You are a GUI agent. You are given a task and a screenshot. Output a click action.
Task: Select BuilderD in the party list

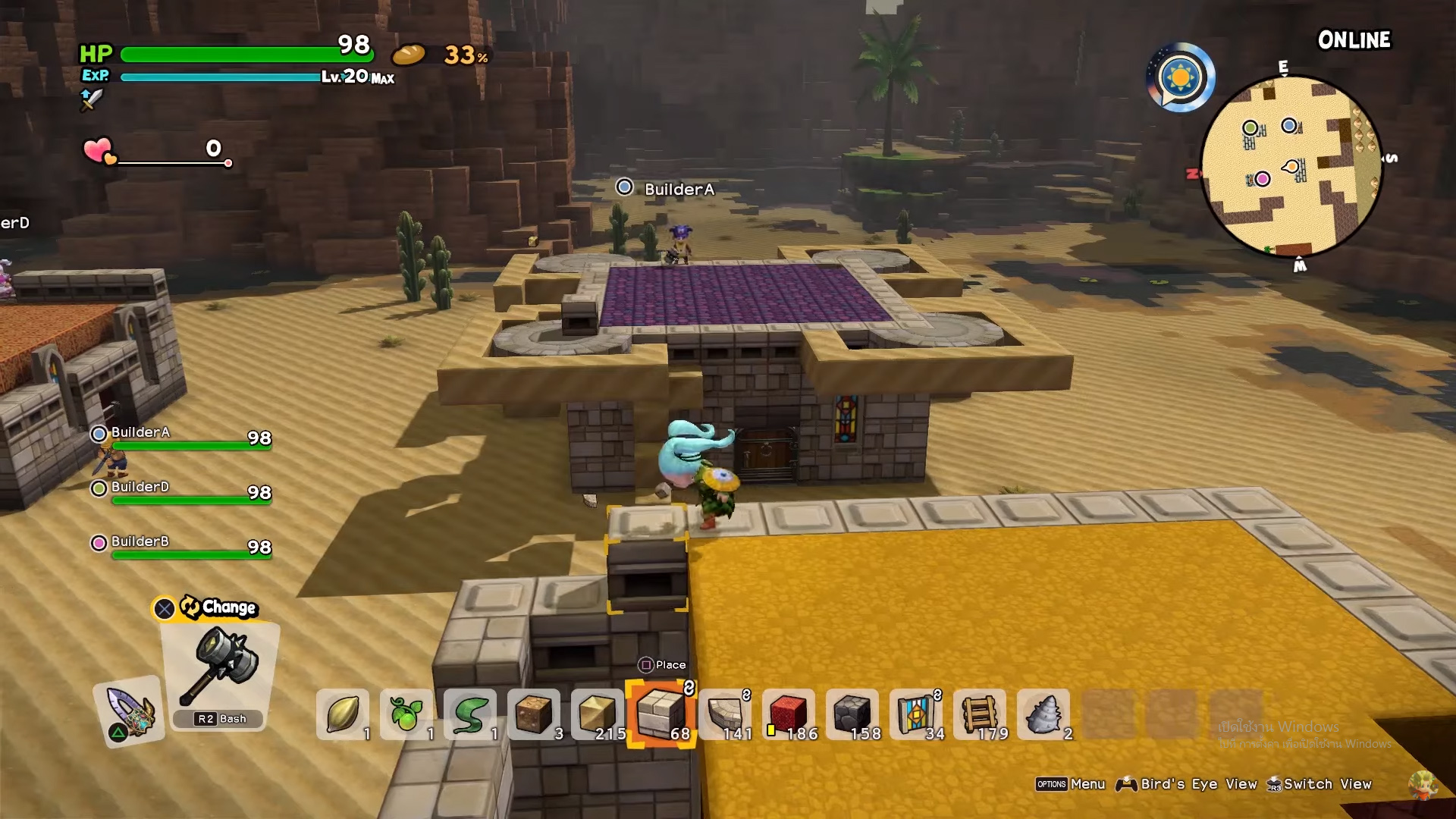(x=141, y=488)
